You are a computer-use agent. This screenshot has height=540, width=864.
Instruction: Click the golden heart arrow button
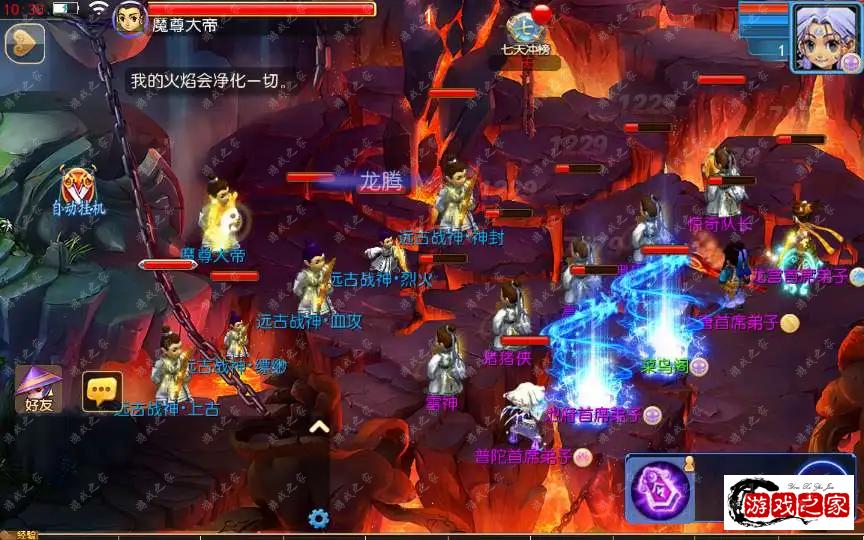[24, 43]
